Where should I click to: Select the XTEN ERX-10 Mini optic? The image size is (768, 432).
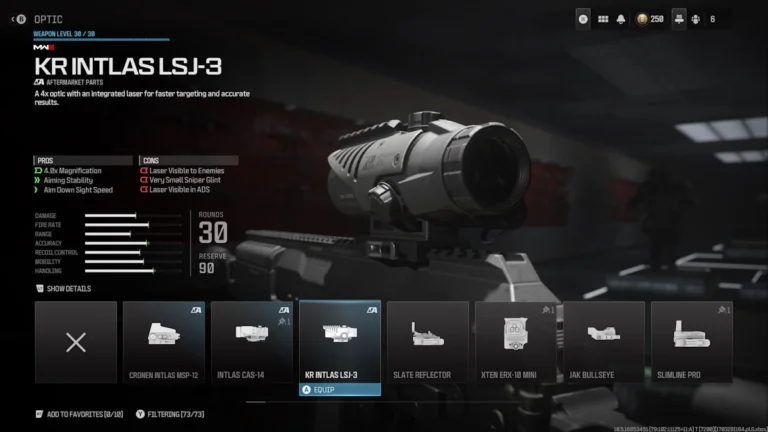516,342
